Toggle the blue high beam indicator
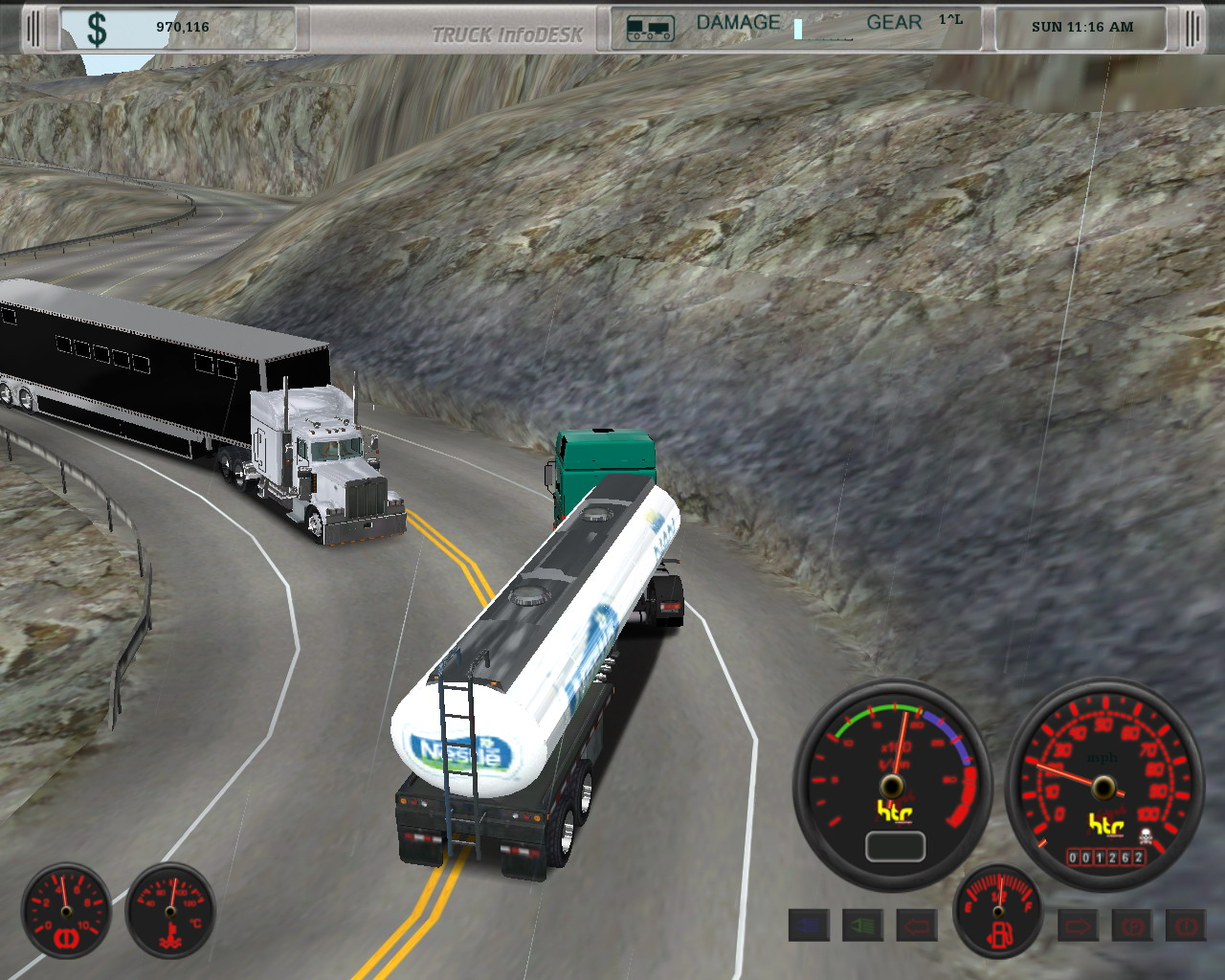Screen dimensions: 1225x980 (x=809, y=925)
